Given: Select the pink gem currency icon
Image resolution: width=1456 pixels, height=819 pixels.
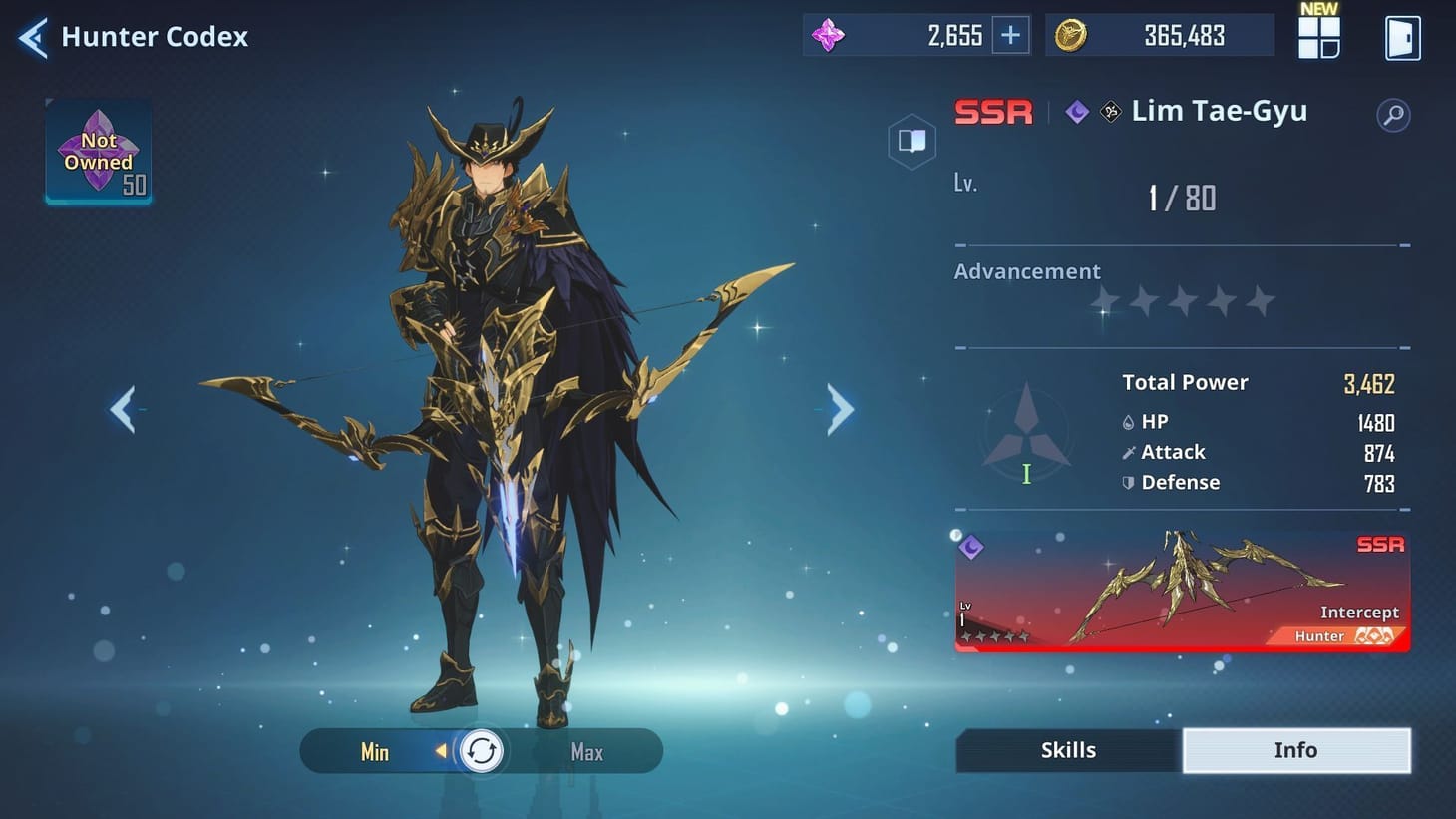Looking at the screenshot, I should (831, 35).
